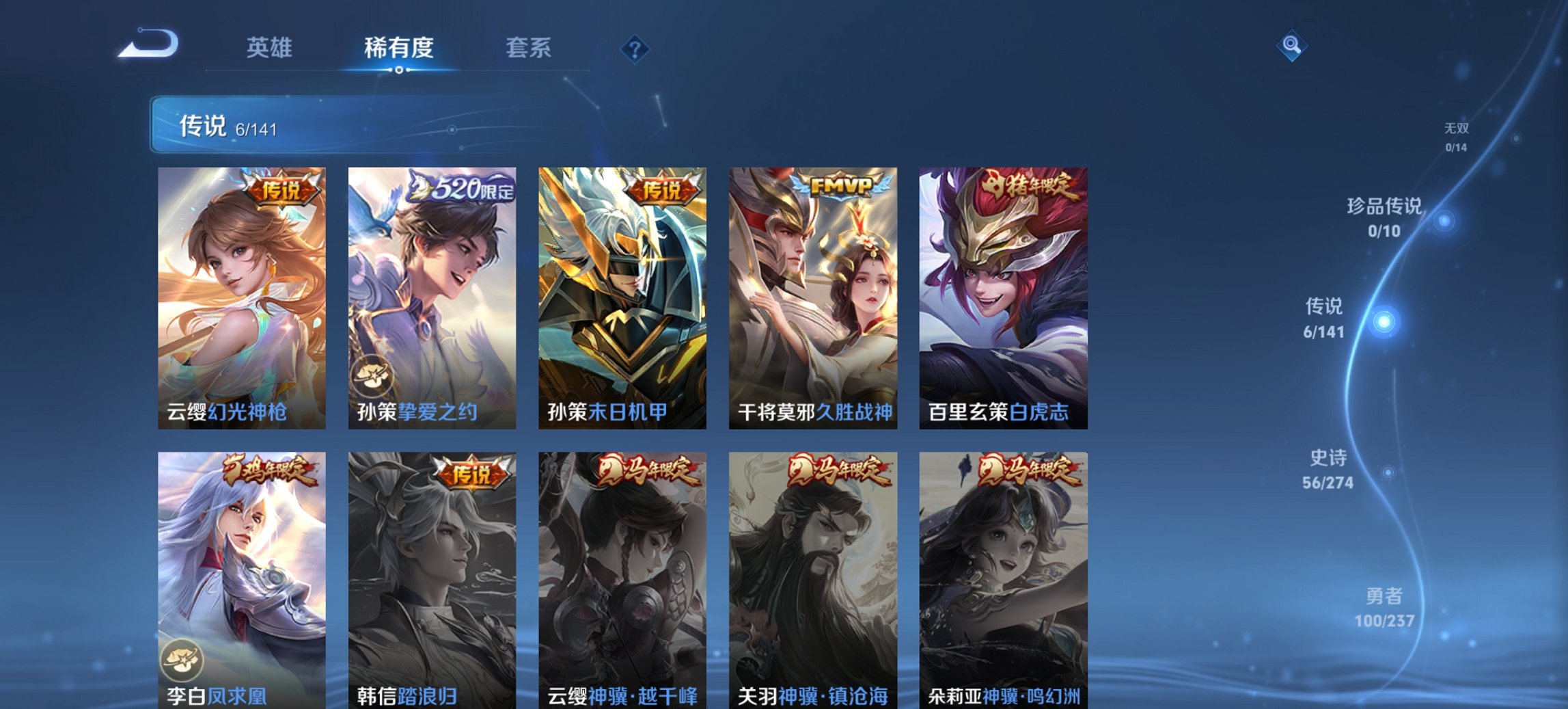Open the help question mark icon
The image size is (1568, 709).
point(635,46)
